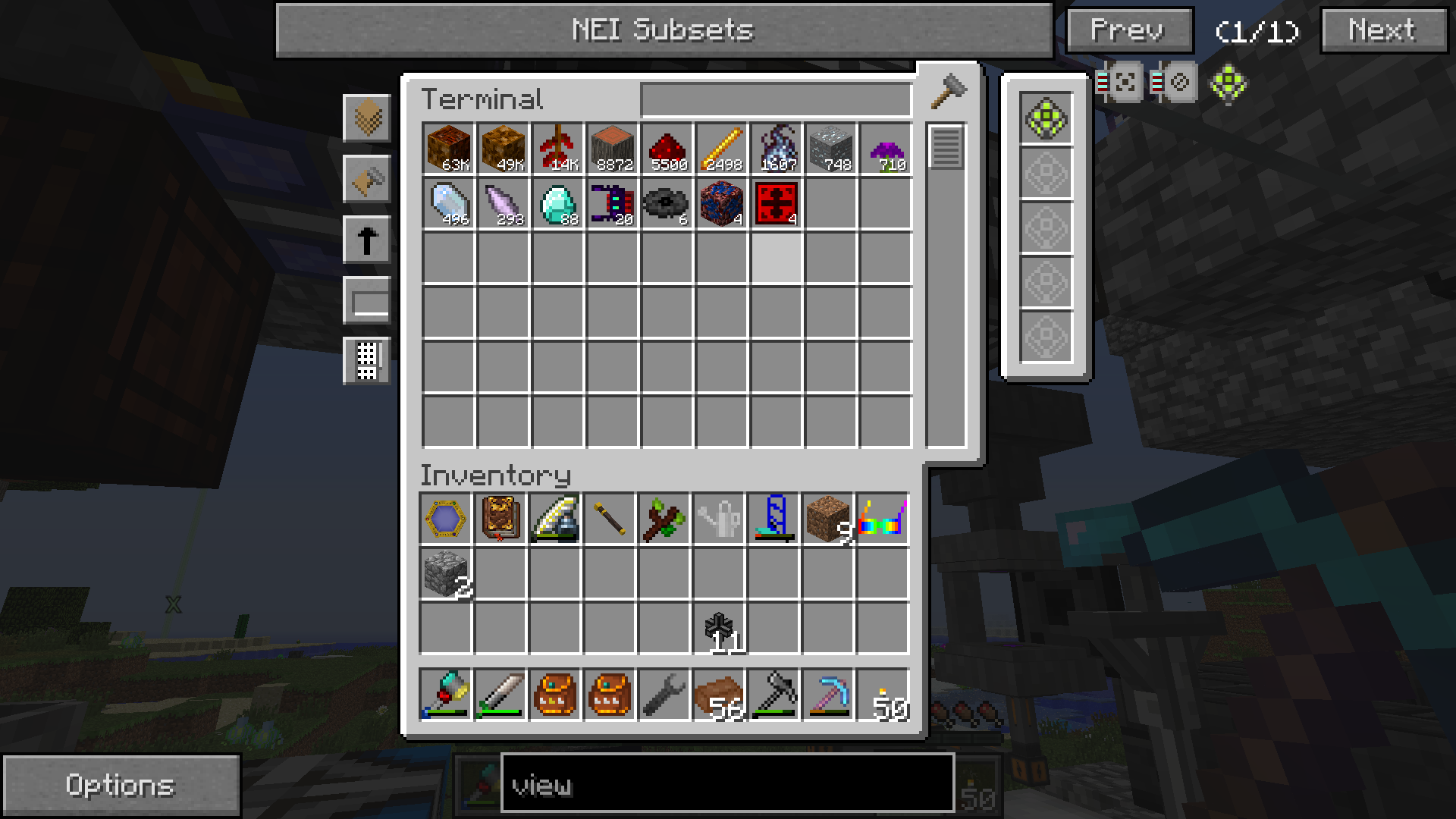Screen dimensions: 1456x819
Task: Select the diamond stack in the terminal
Action: pyautogui.click(x=557, y=203)
